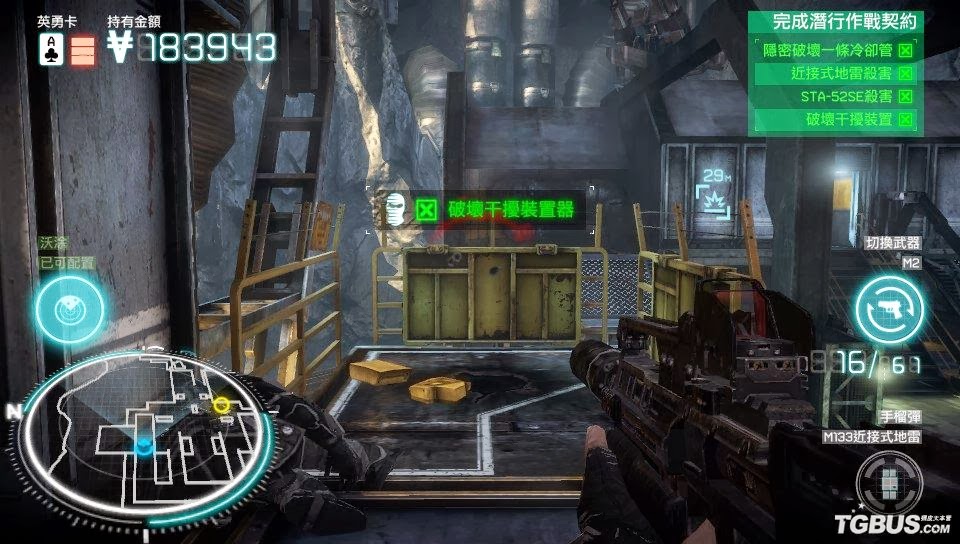
Task: Tap the switch weapon M2 button
Action: point(888,308)
